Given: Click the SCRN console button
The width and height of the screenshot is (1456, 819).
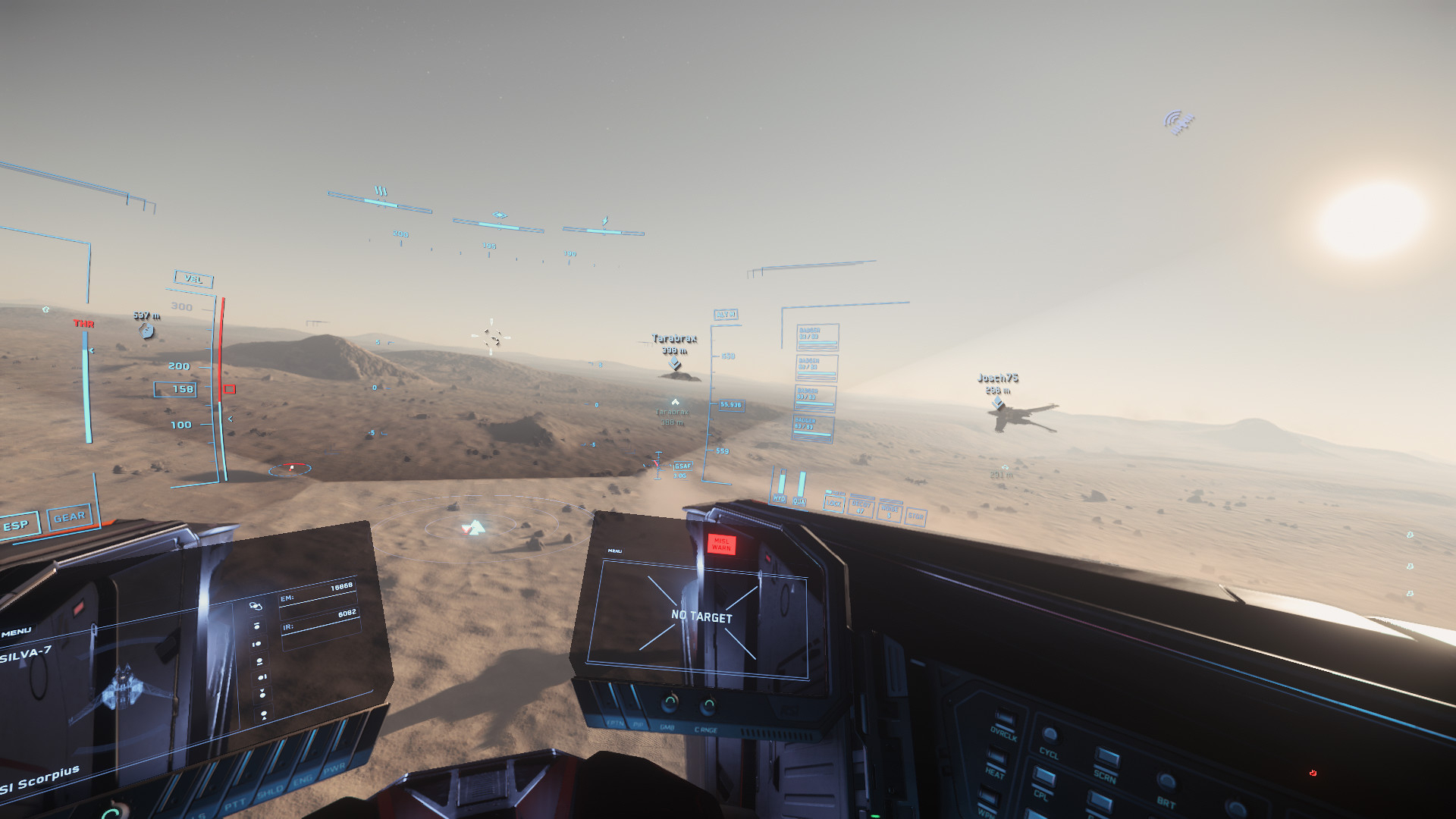Looking at the screenshot, I should 1107,758.
